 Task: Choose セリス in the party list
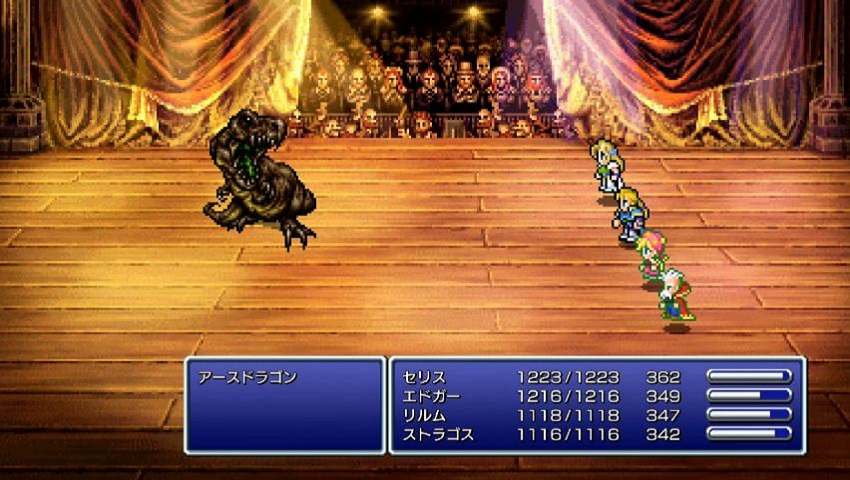tap(424, 377)
